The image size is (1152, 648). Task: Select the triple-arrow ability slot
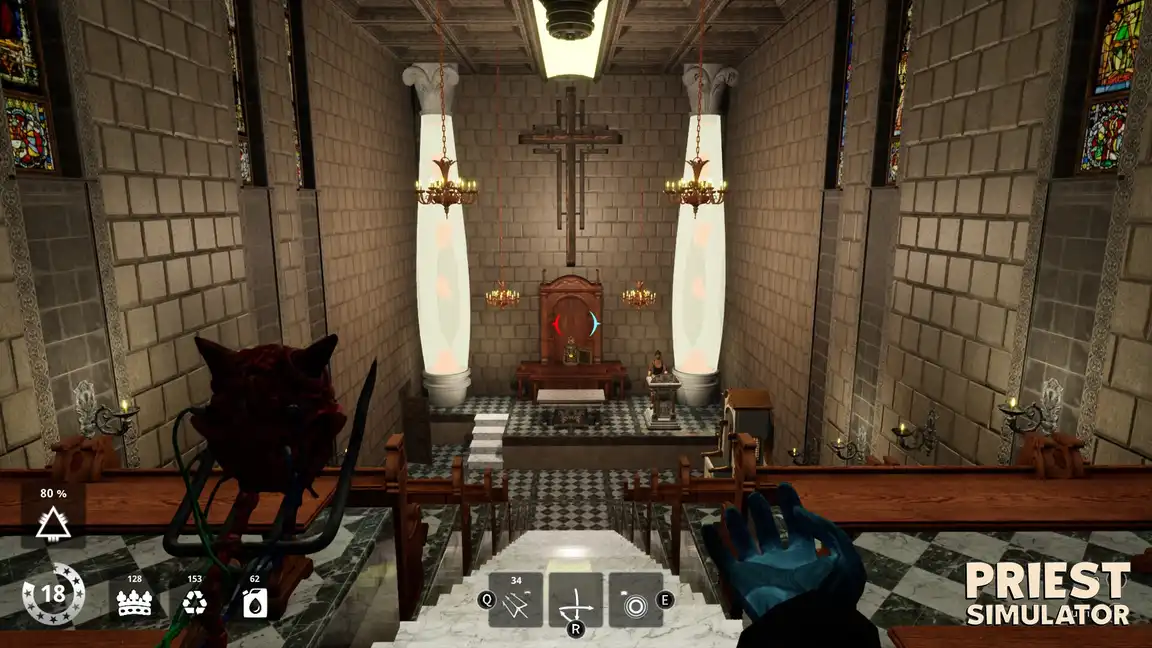pyautogui.click(x=515, y=600)
